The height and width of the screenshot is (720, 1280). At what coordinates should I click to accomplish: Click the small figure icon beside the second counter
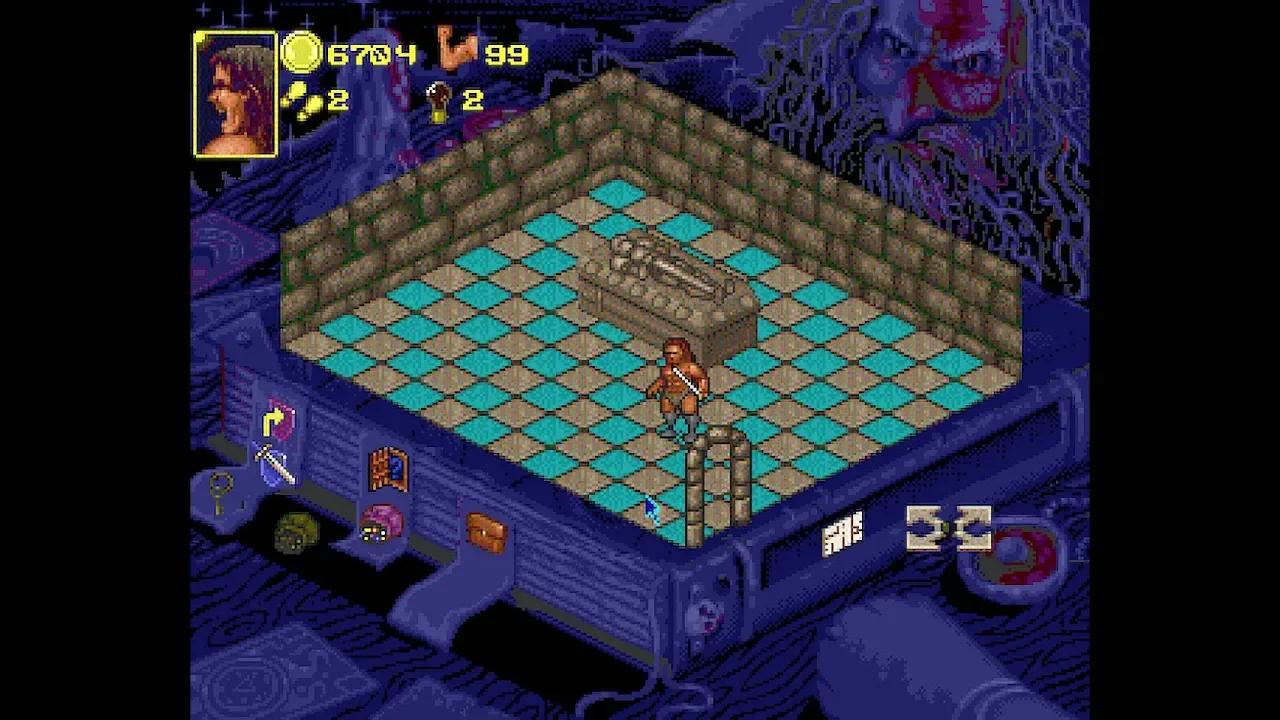click(437, 102)
